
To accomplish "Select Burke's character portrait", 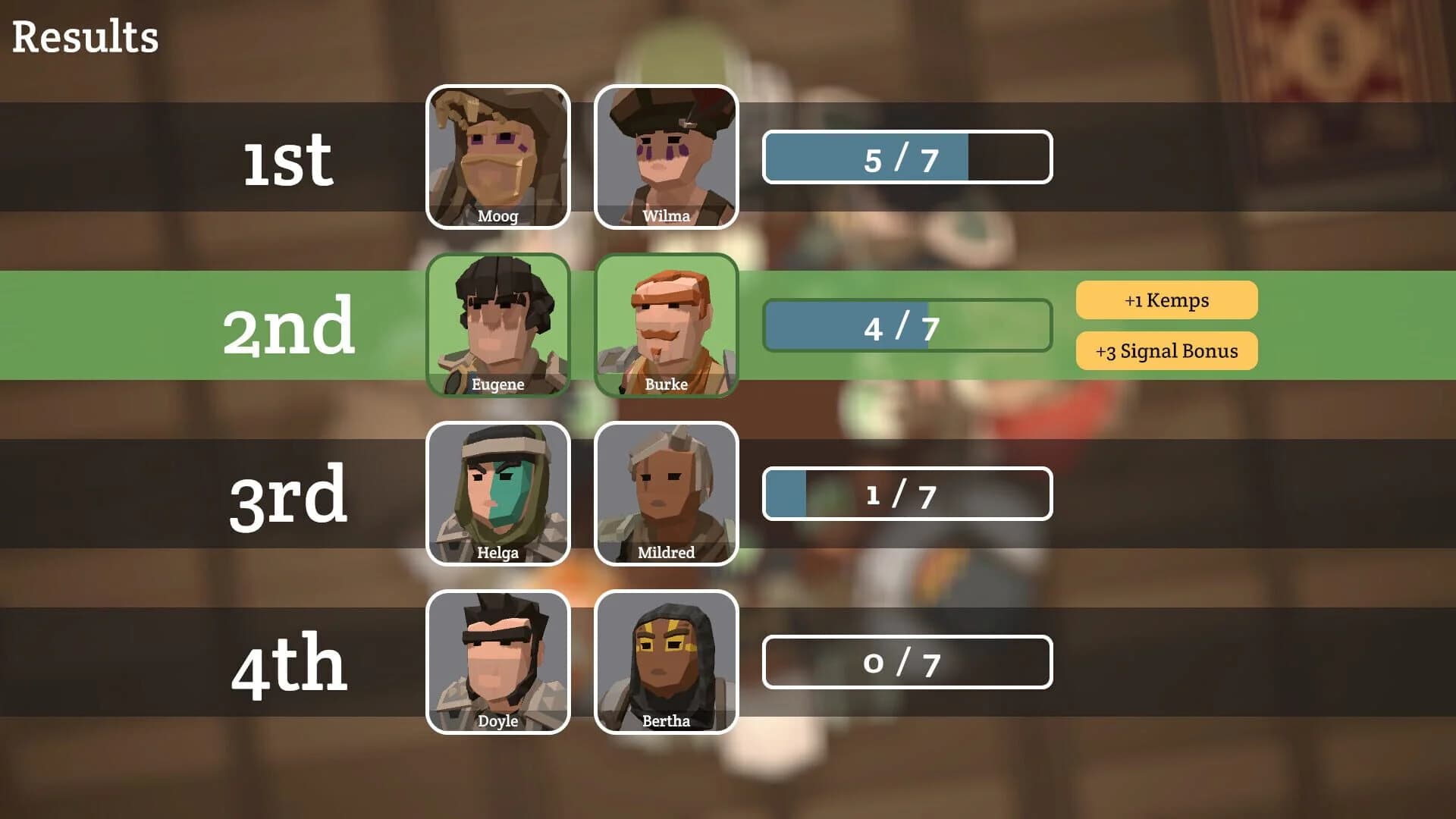I will click(x=667, y=325).
